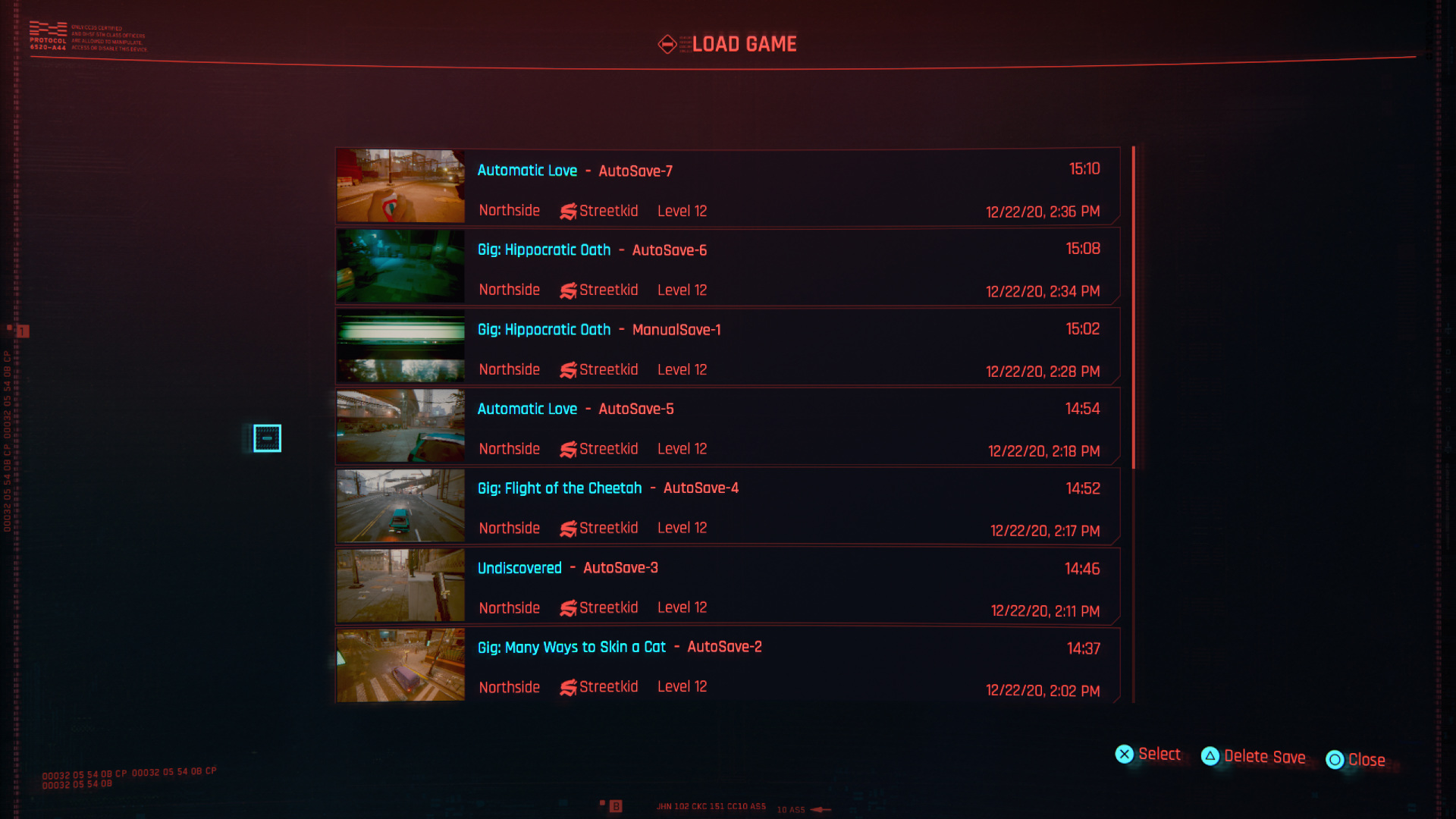
Task: Click the triangle glyph beside Delete Save
Action: pyautogui.click(x=1211, y=756)
